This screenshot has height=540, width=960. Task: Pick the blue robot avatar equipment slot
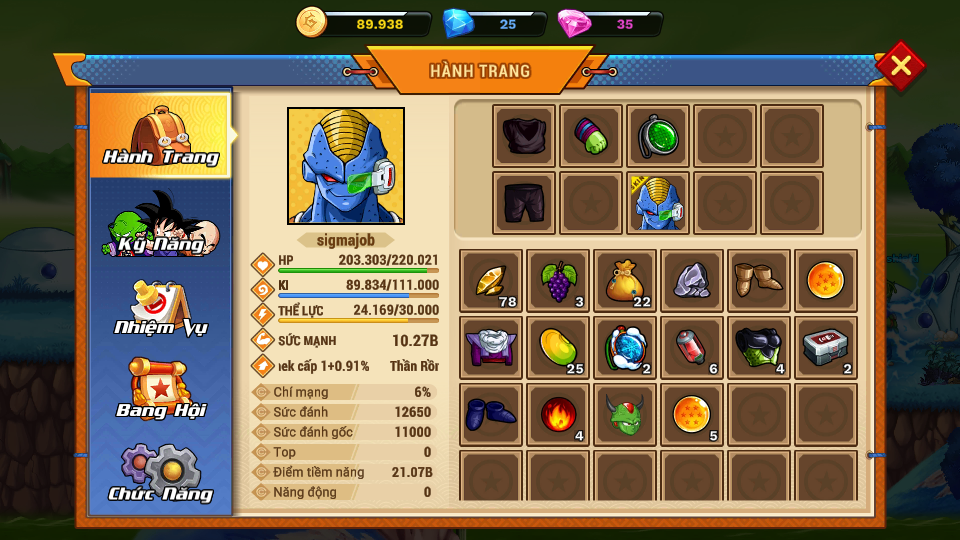click(x=658, y=203)
